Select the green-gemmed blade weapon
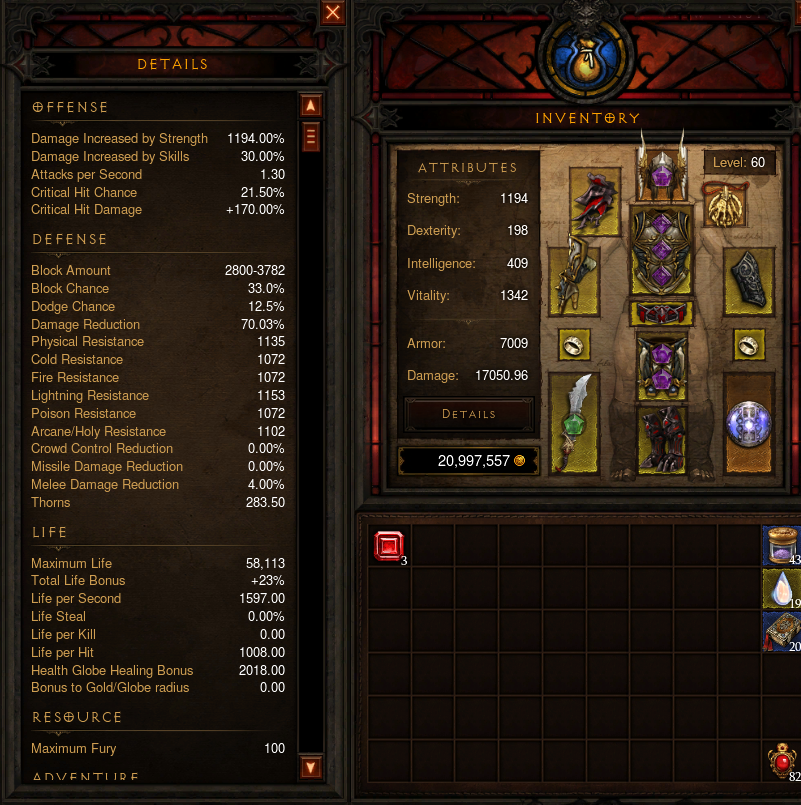This screenshot has height=805, width=801. 574,422
